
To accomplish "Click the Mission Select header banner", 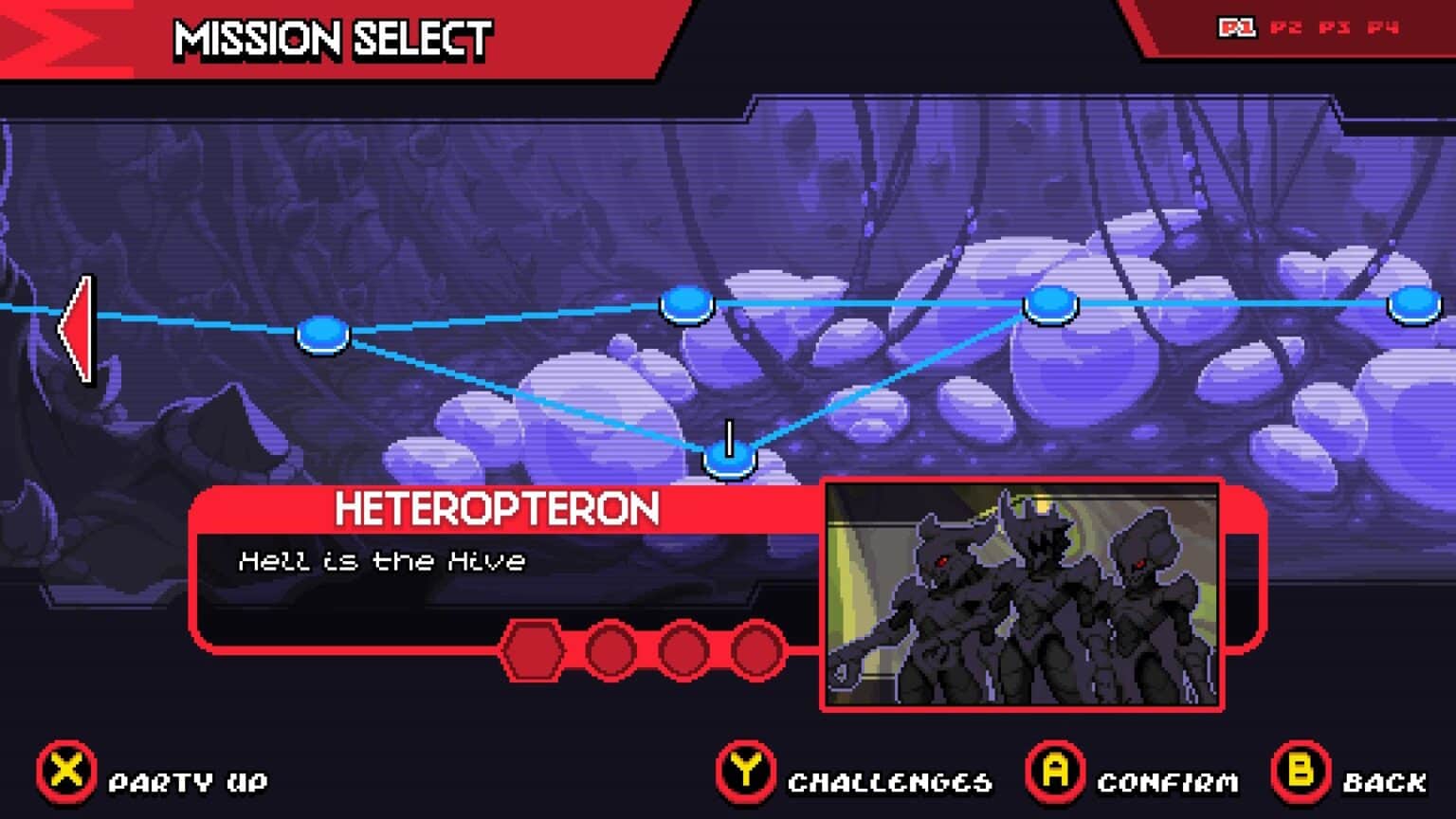I will (330, 40).
